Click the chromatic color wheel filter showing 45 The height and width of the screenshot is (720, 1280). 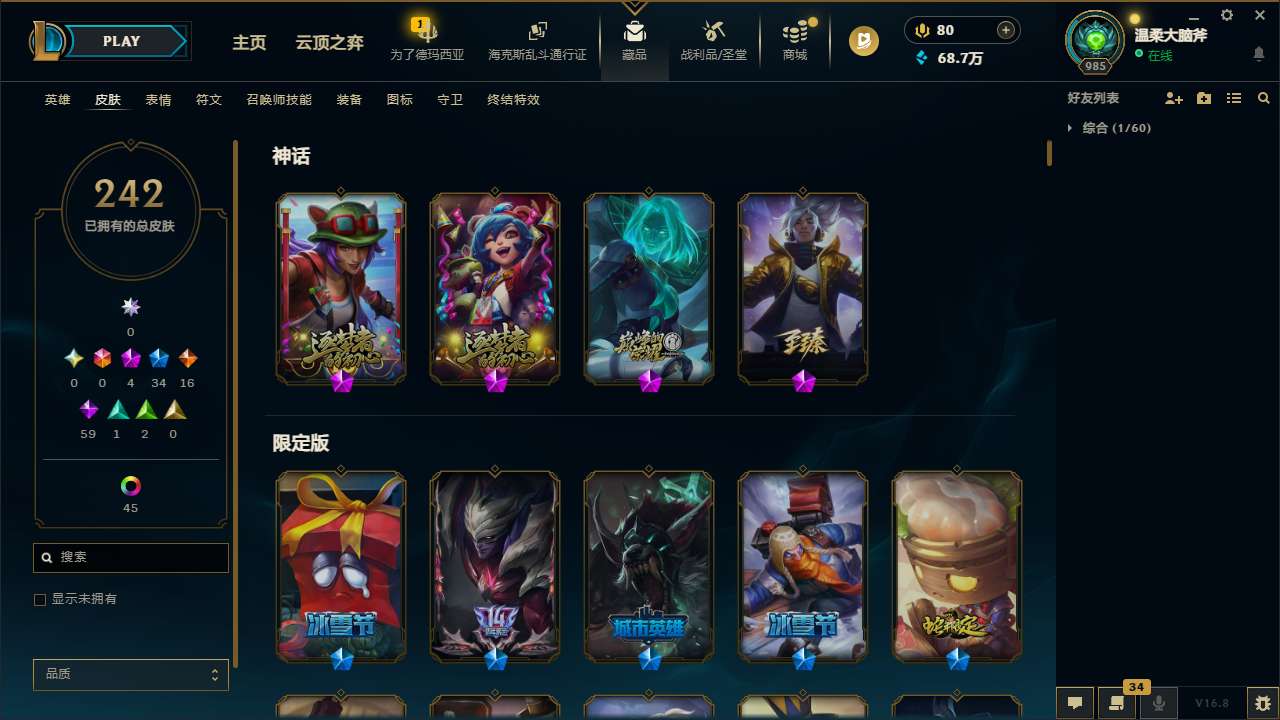point(130,484)
